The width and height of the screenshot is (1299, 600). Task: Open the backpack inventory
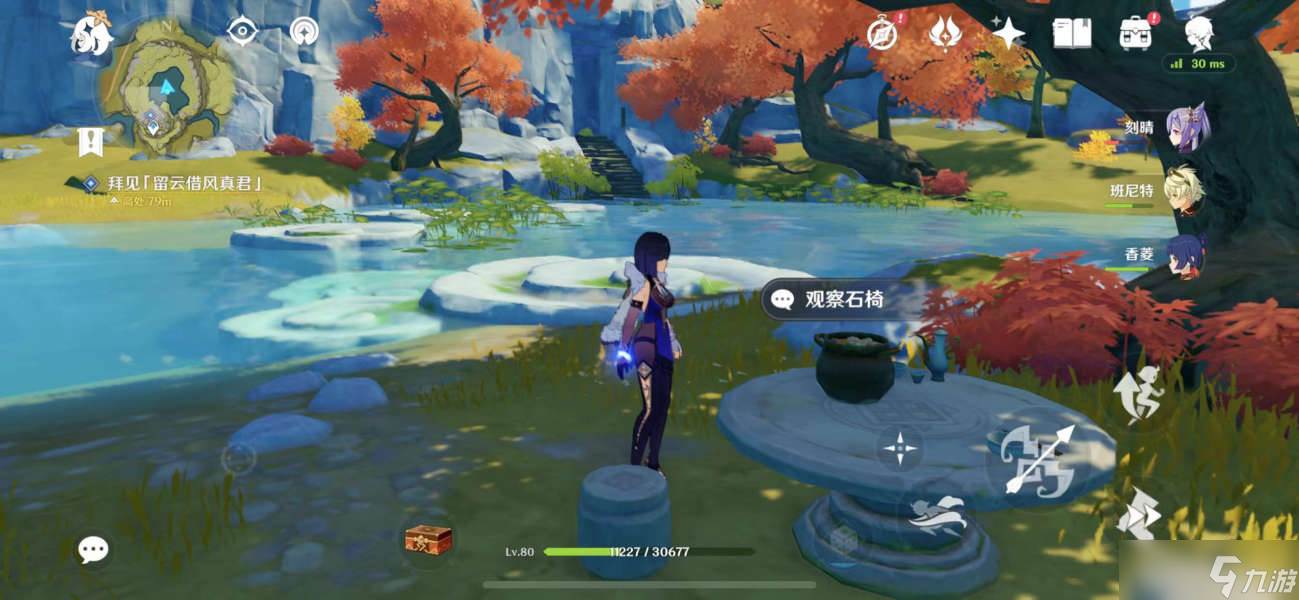pos(1136,33)
